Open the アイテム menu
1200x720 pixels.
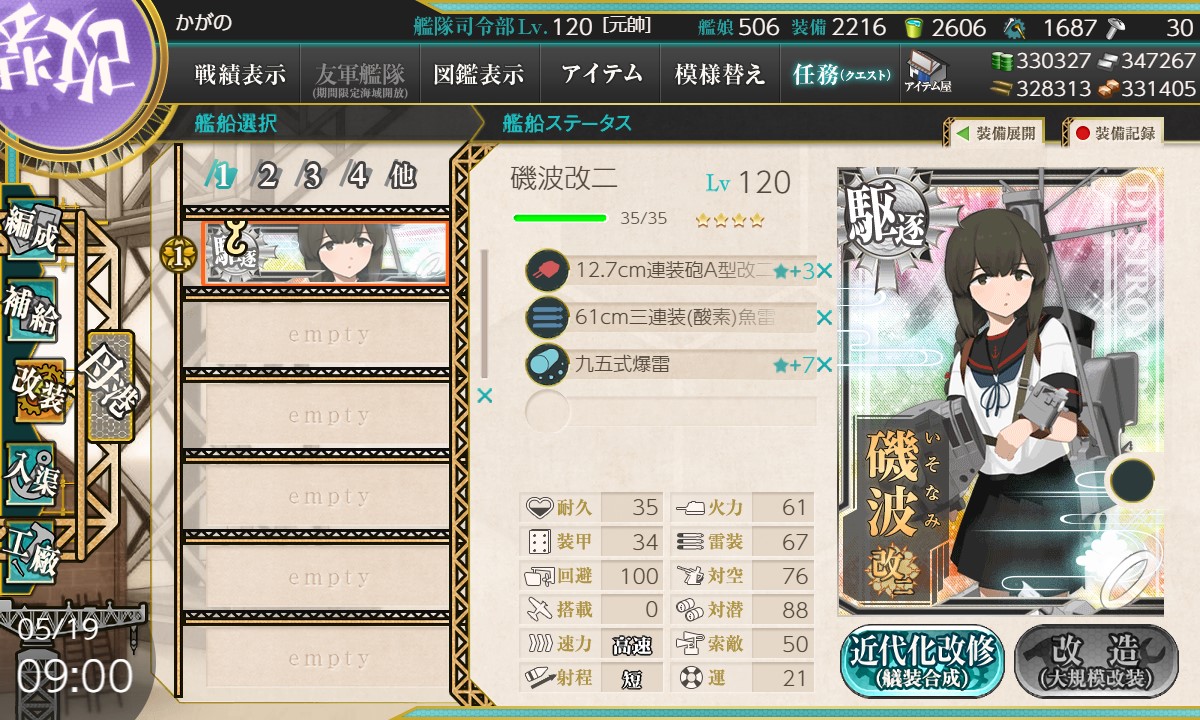[x=601, y=74]
